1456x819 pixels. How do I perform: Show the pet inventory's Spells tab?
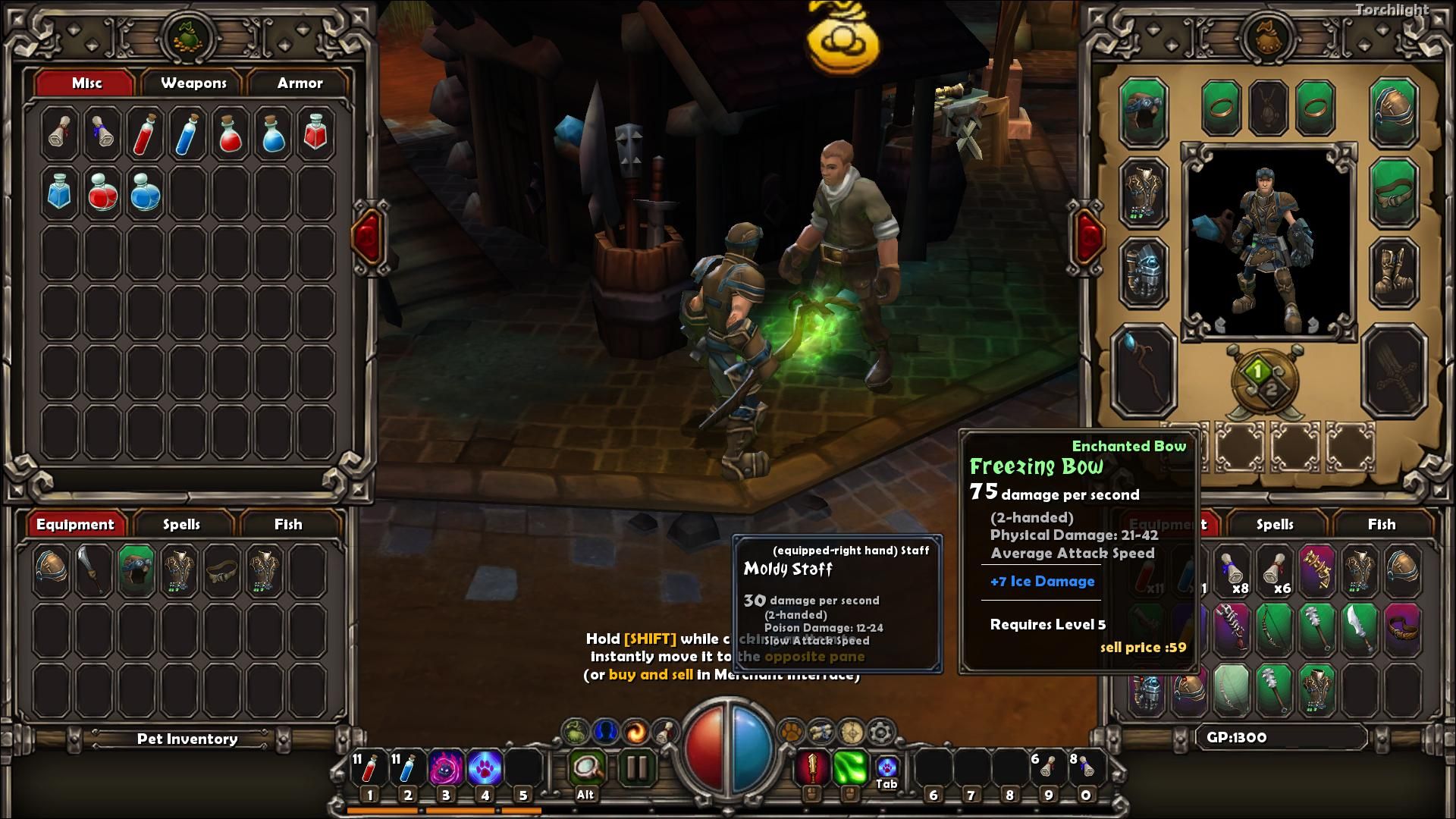coord(181,525)
